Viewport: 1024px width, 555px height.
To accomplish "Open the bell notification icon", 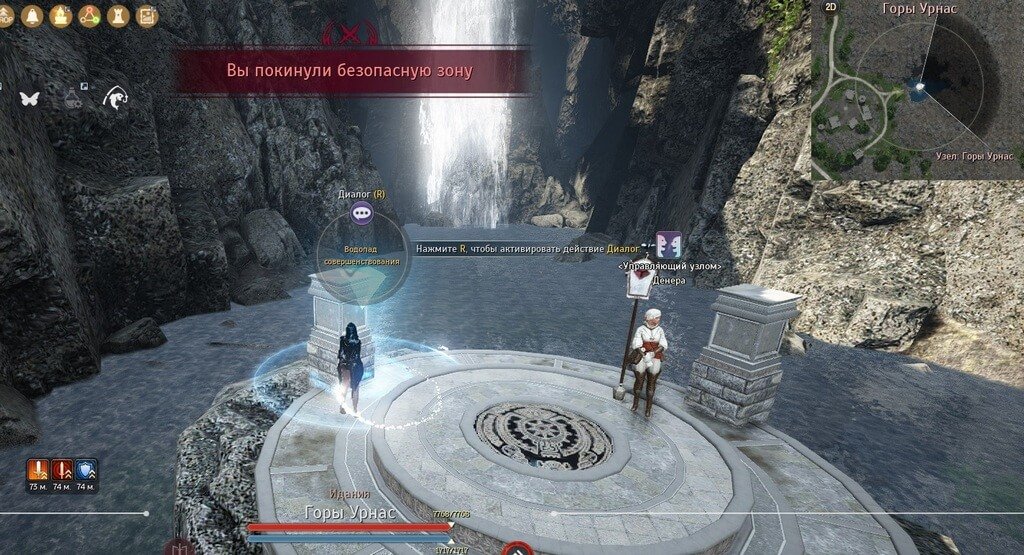I will tap(31, 15).
